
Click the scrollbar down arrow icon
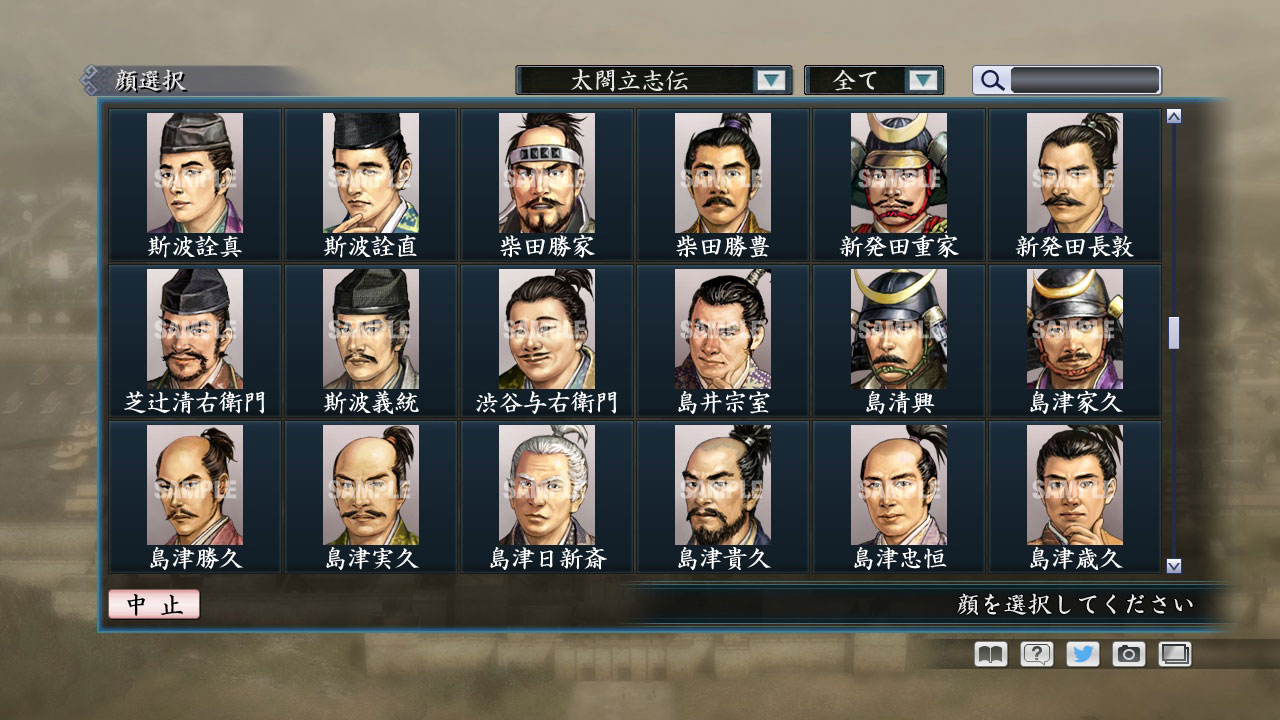(1172, 564)
